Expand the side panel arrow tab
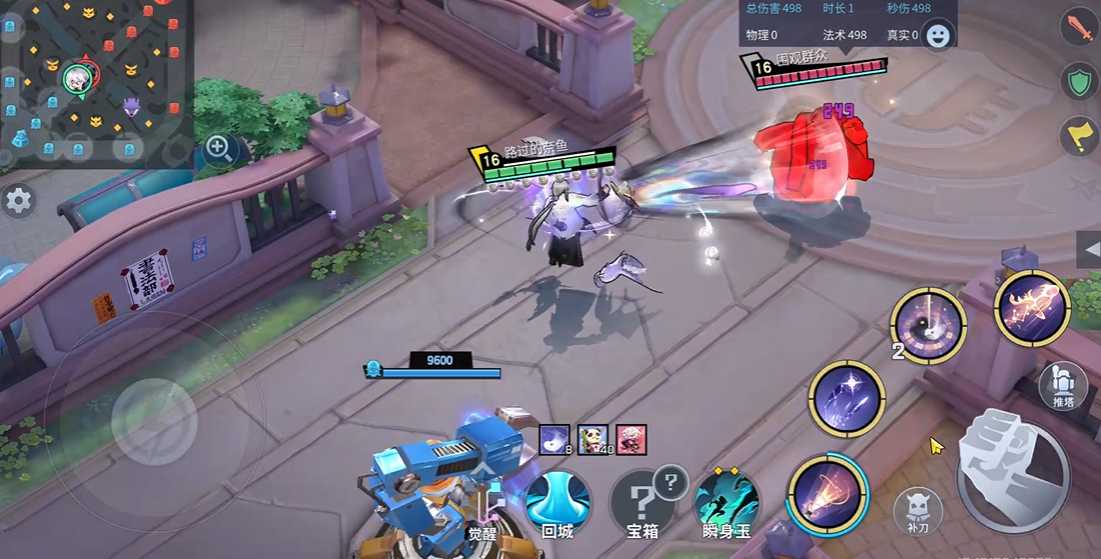The height and width of the screenshot is (559, 1101). [1089, 249]
